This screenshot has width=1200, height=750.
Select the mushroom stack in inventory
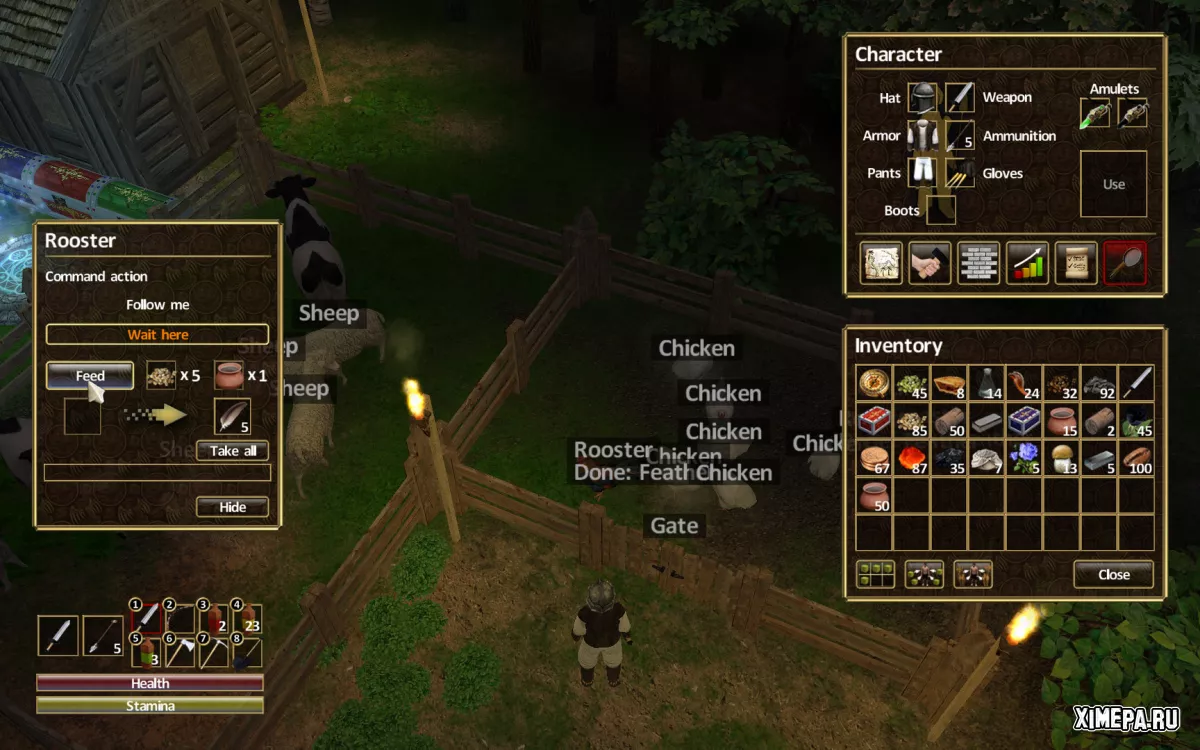[x=1062, y=459]
